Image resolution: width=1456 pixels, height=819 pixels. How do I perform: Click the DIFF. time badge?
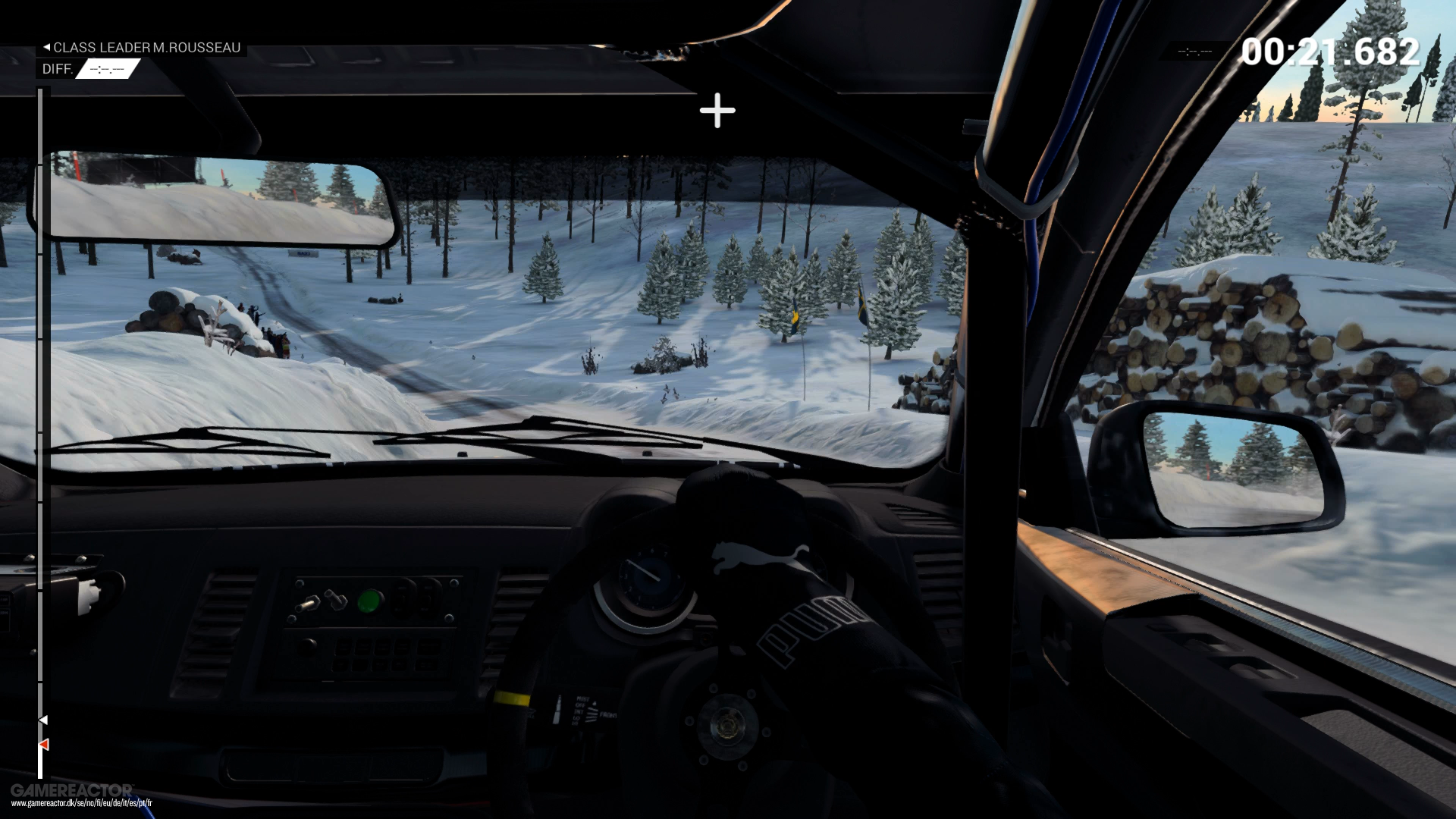(x=106, y=69)
